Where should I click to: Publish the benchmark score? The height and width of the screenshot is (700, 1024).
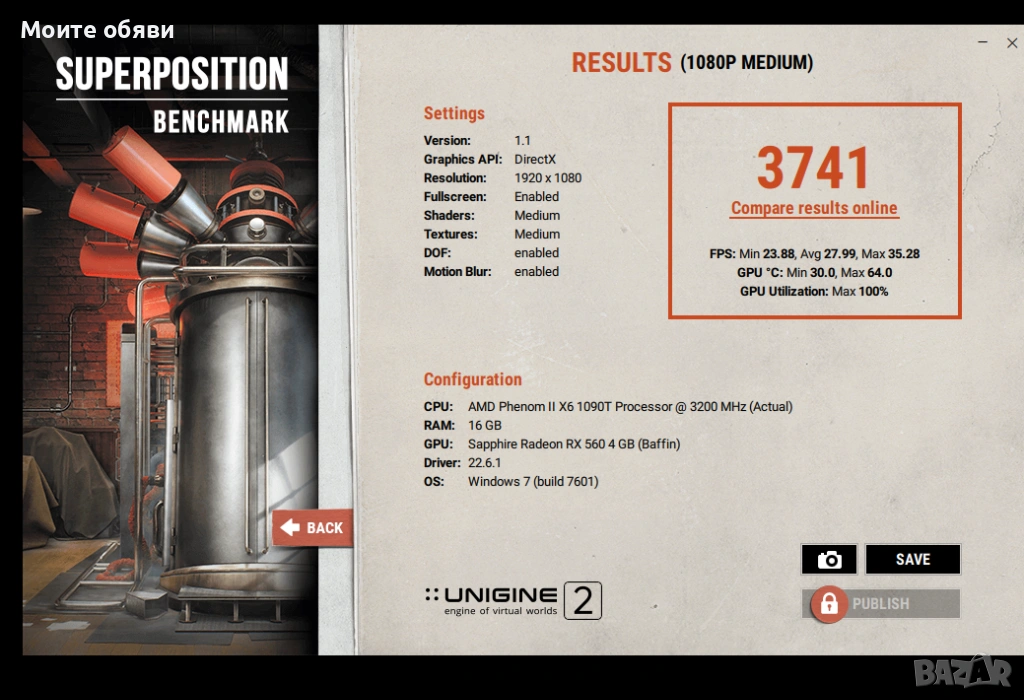880,604
